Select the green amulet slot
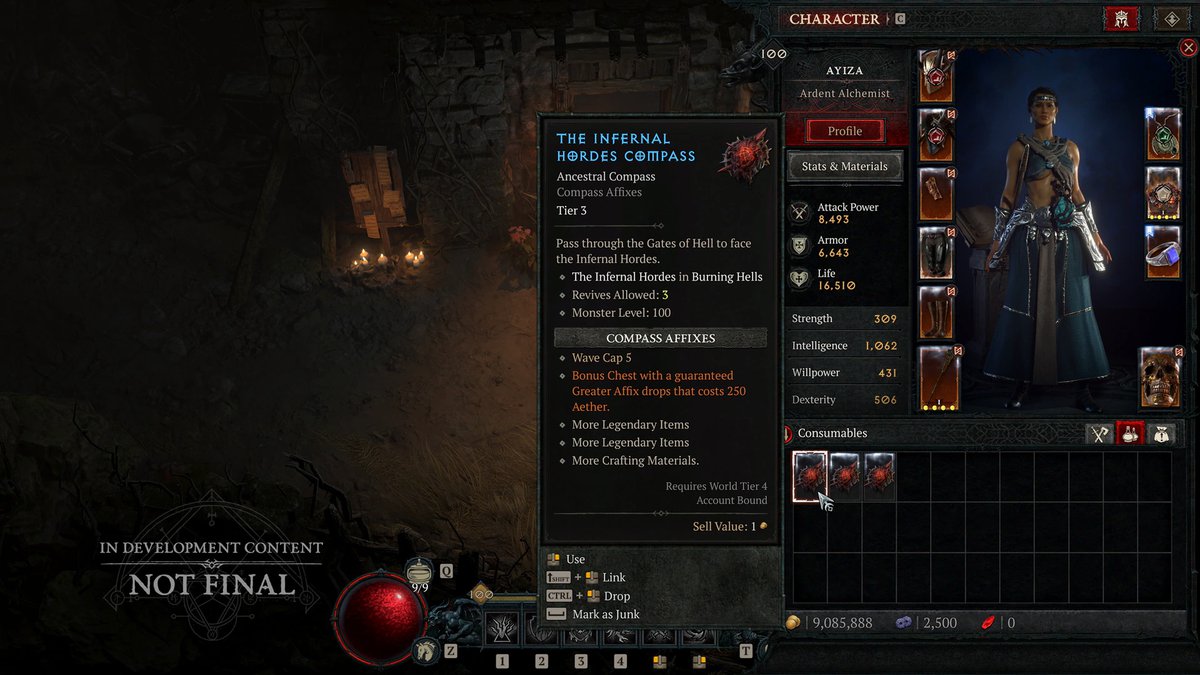1200x675 pixels. point(1163,133)
